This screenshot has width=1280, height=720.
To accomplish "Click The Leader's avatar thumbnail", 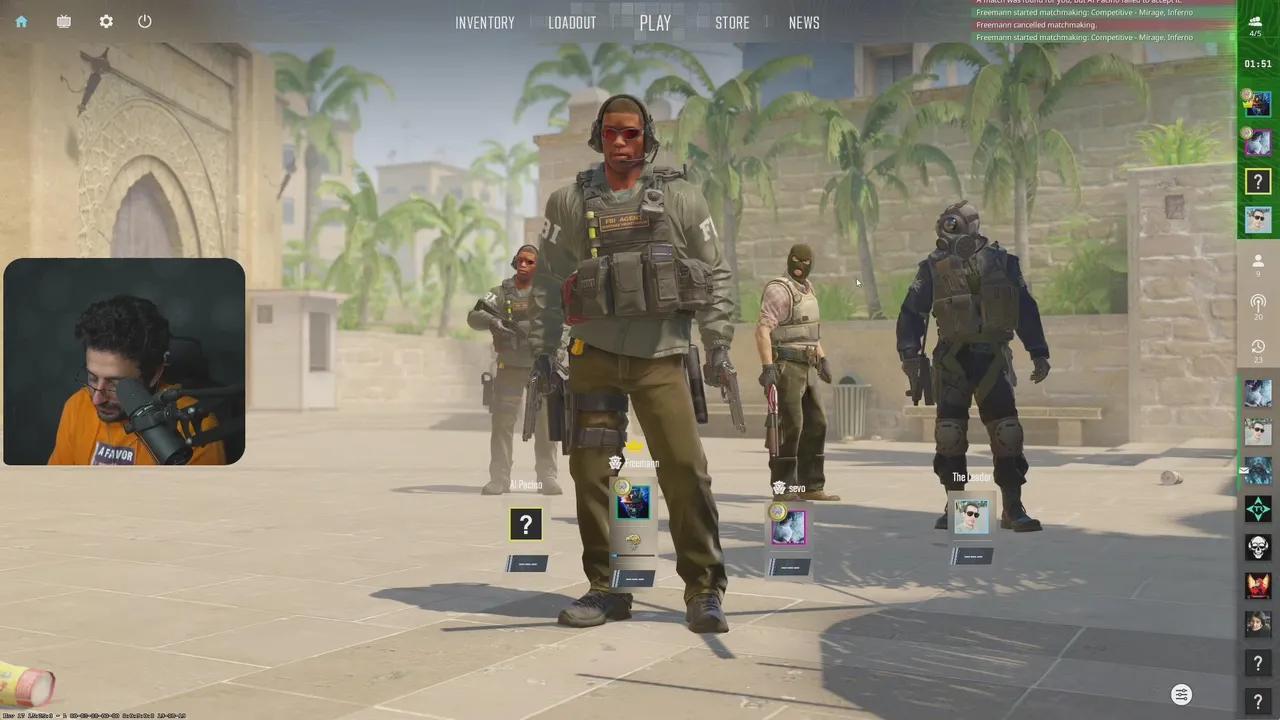I will tap(970, 515).
